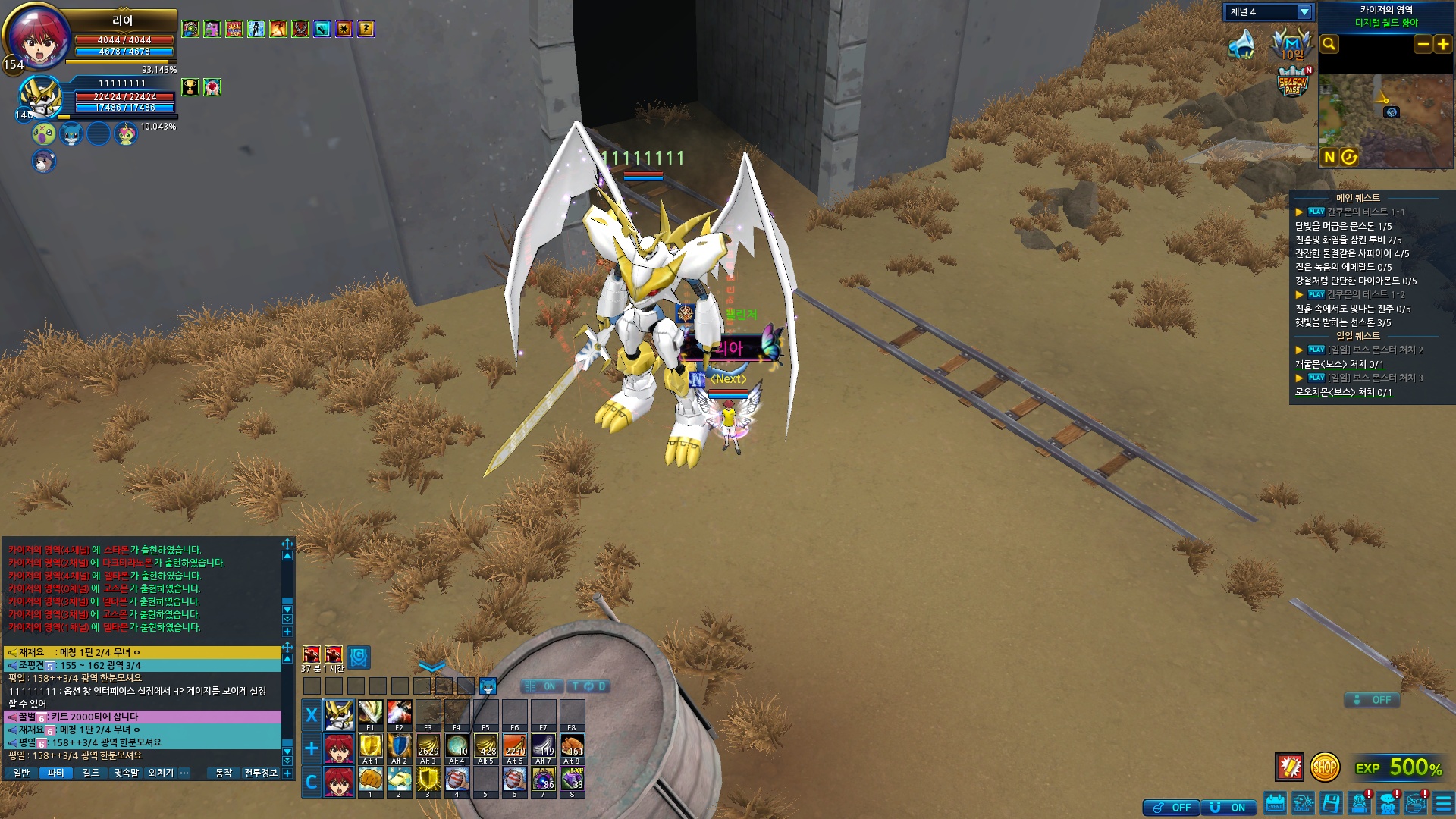
Task: Open the 채널 4 channel dropdown
Action: [x=1304, y=12]
